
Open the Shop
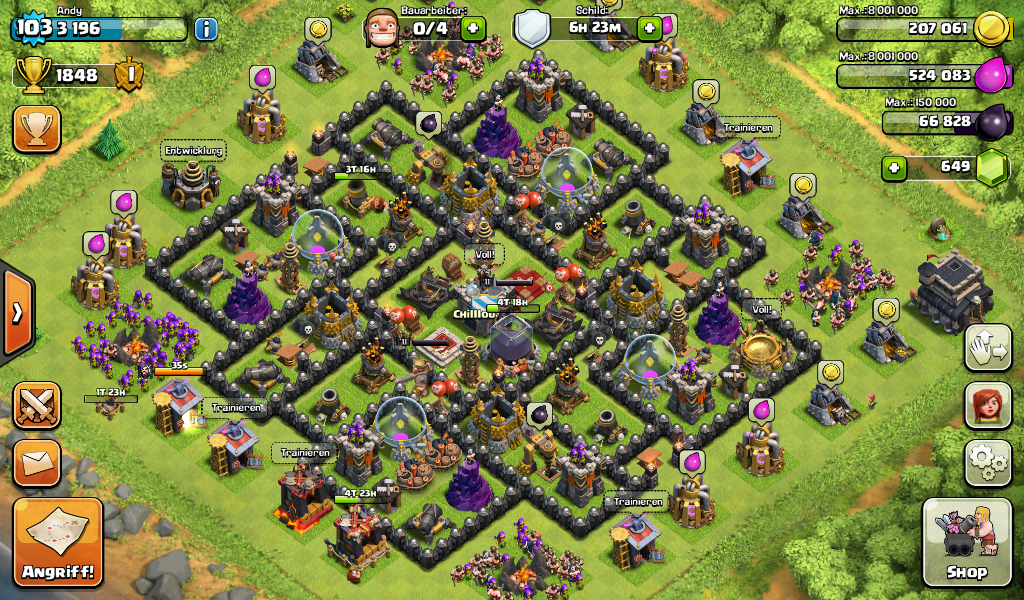click(x=966, y=543)
